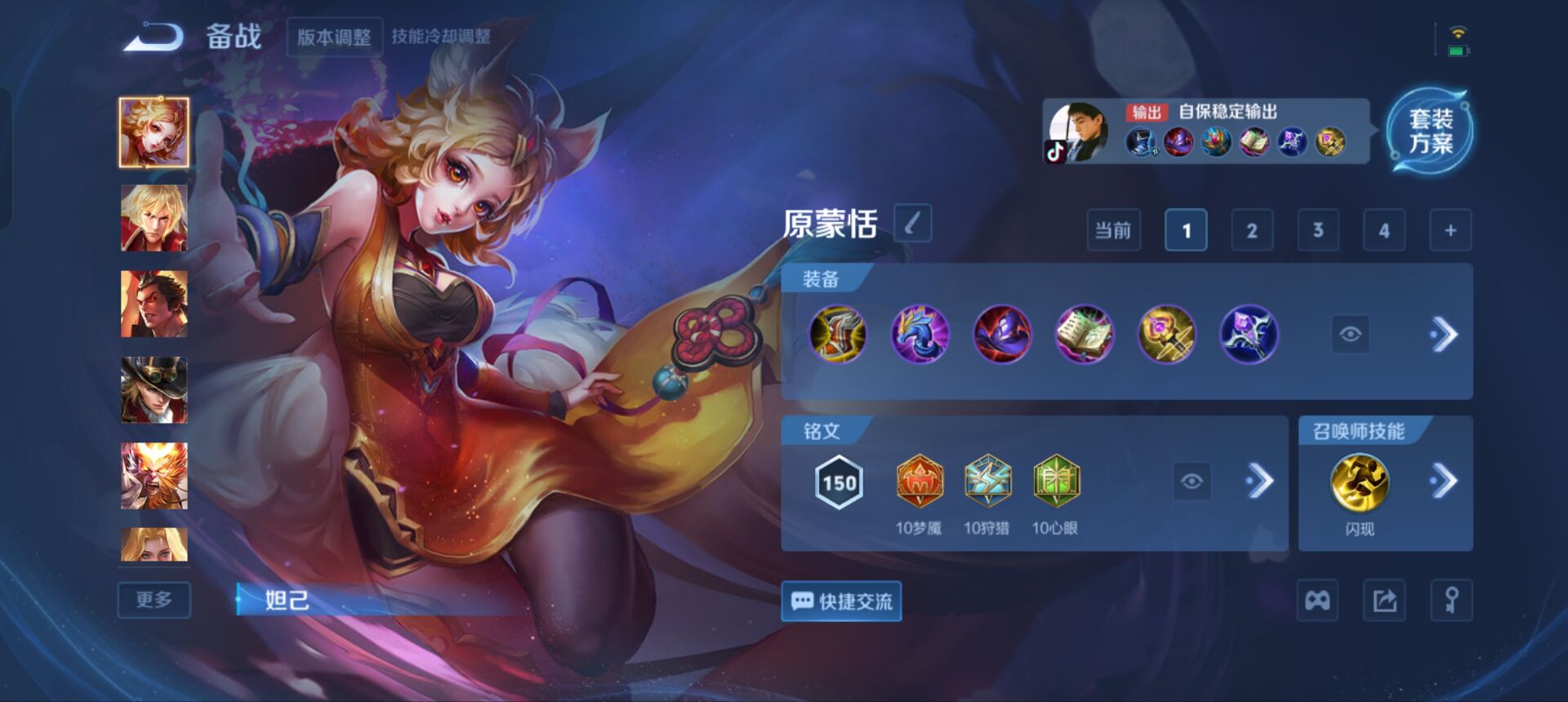This screenshot has height=702, width=1568.
Task: Click the controller icon at bottom right
Action: 1317,600
